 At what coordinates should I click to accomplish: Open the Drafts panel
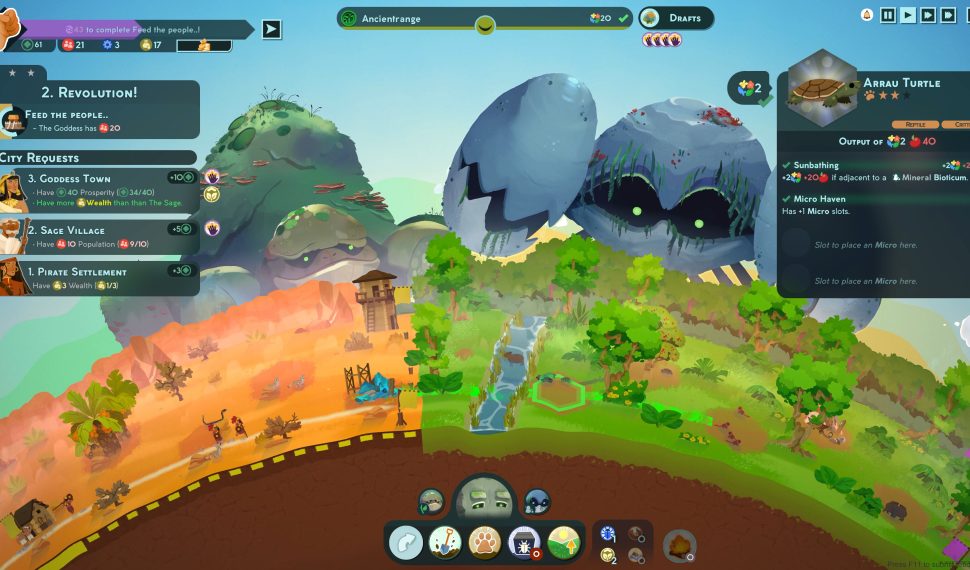(676, 18)
